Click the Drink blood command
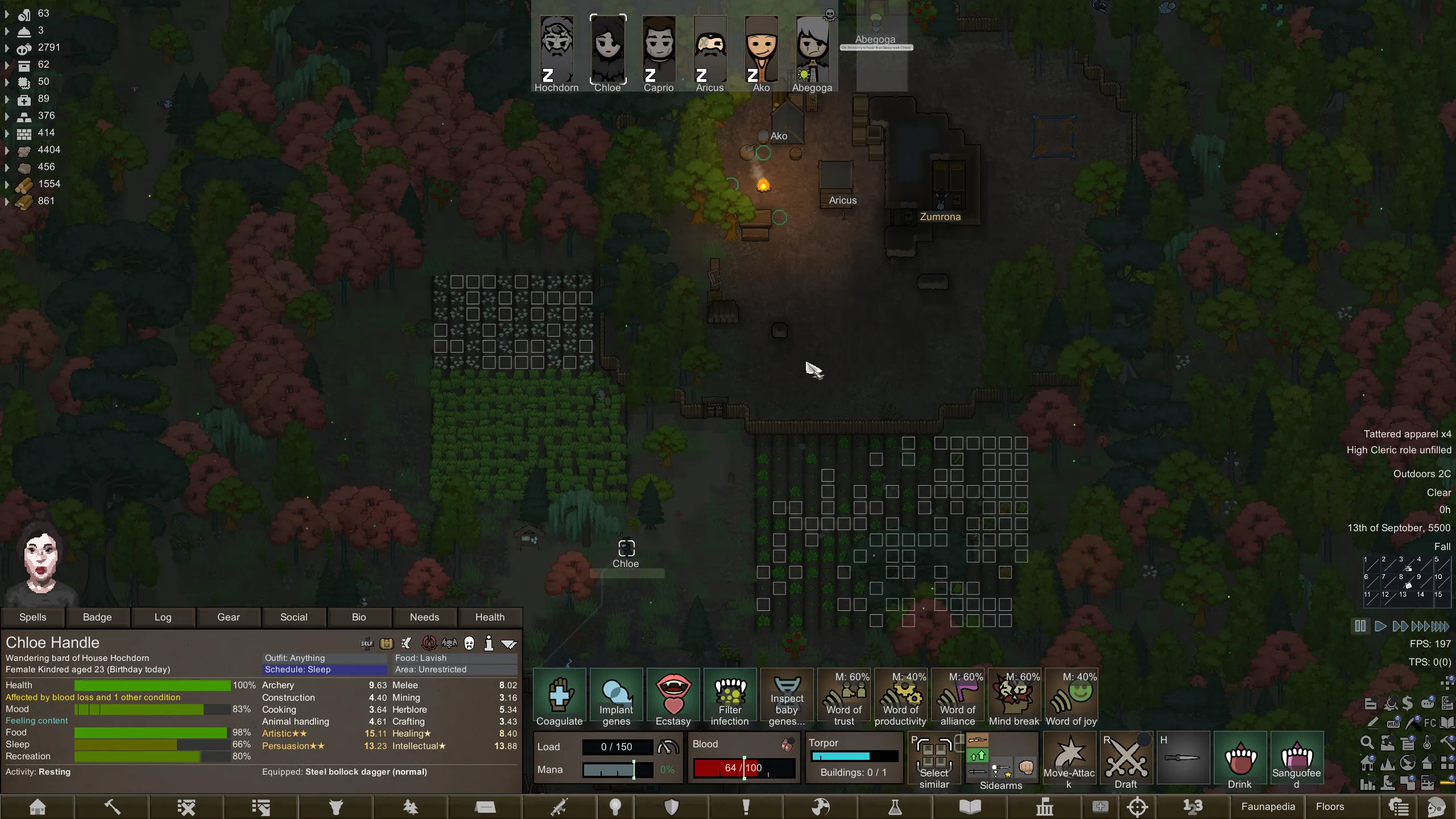 1239,761
